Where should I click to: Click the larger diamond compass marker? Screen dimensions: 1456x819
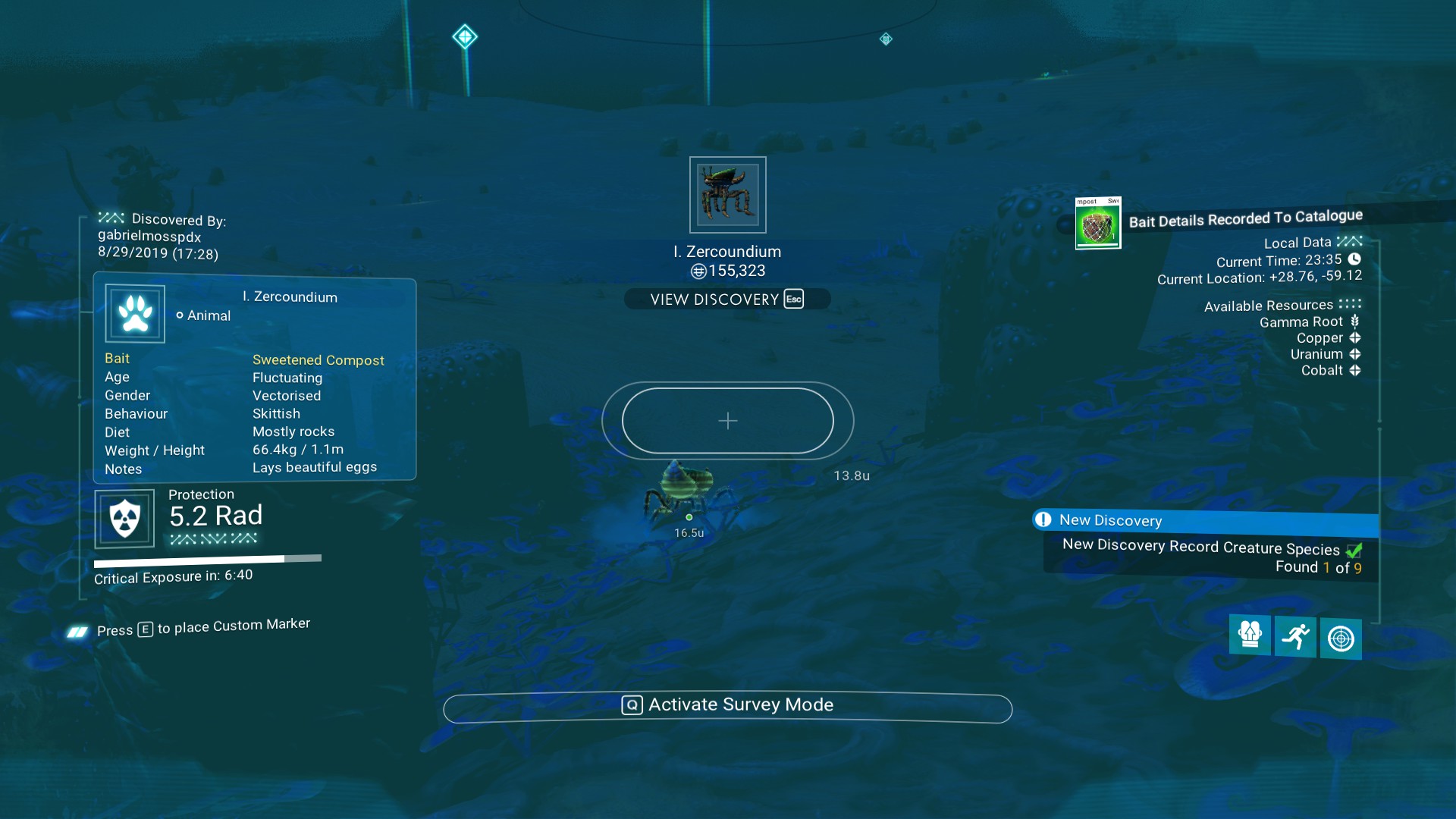pos(465,36)
